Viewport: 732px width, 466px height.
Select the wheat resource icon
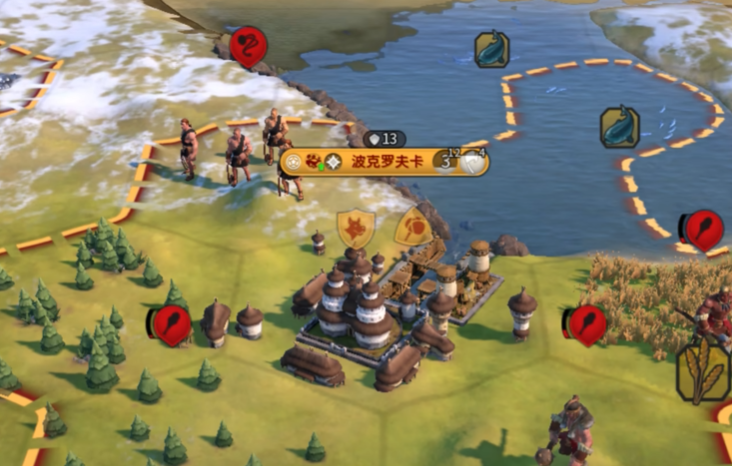pyautogui.click(x=703, y=372)
